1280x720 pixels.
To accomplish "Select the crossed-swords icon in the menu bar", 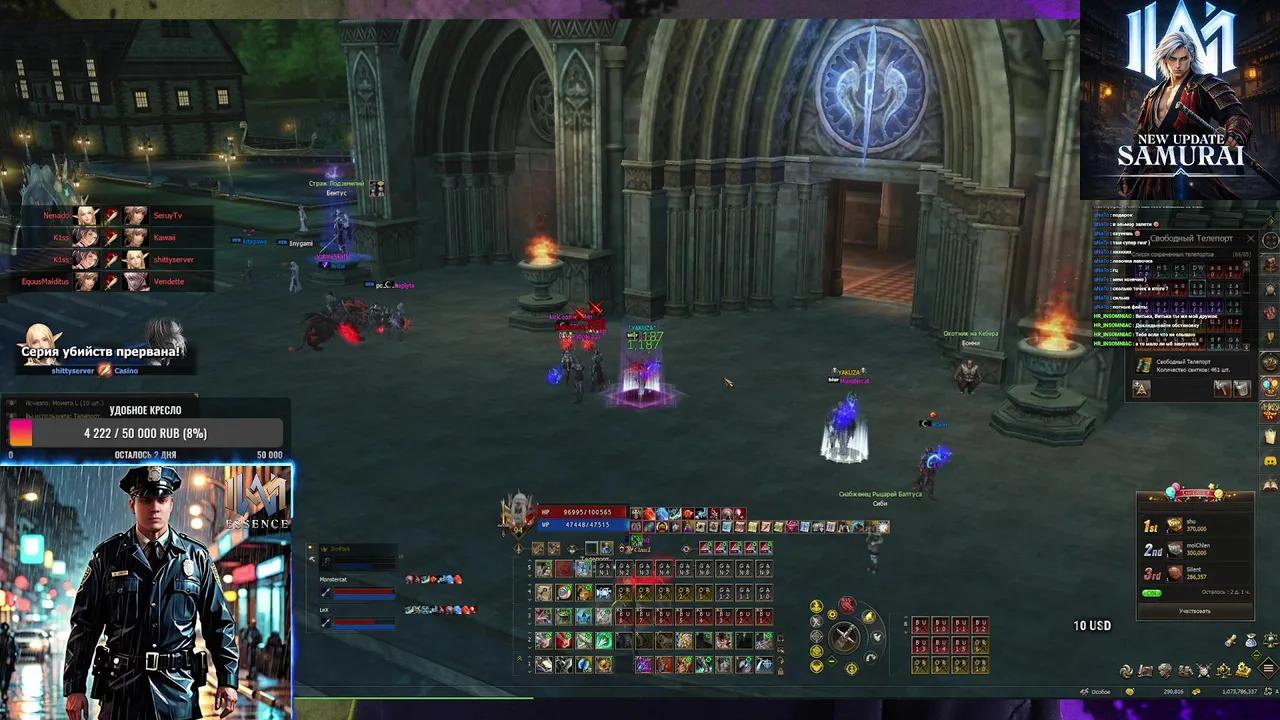I will (1202, 669).
